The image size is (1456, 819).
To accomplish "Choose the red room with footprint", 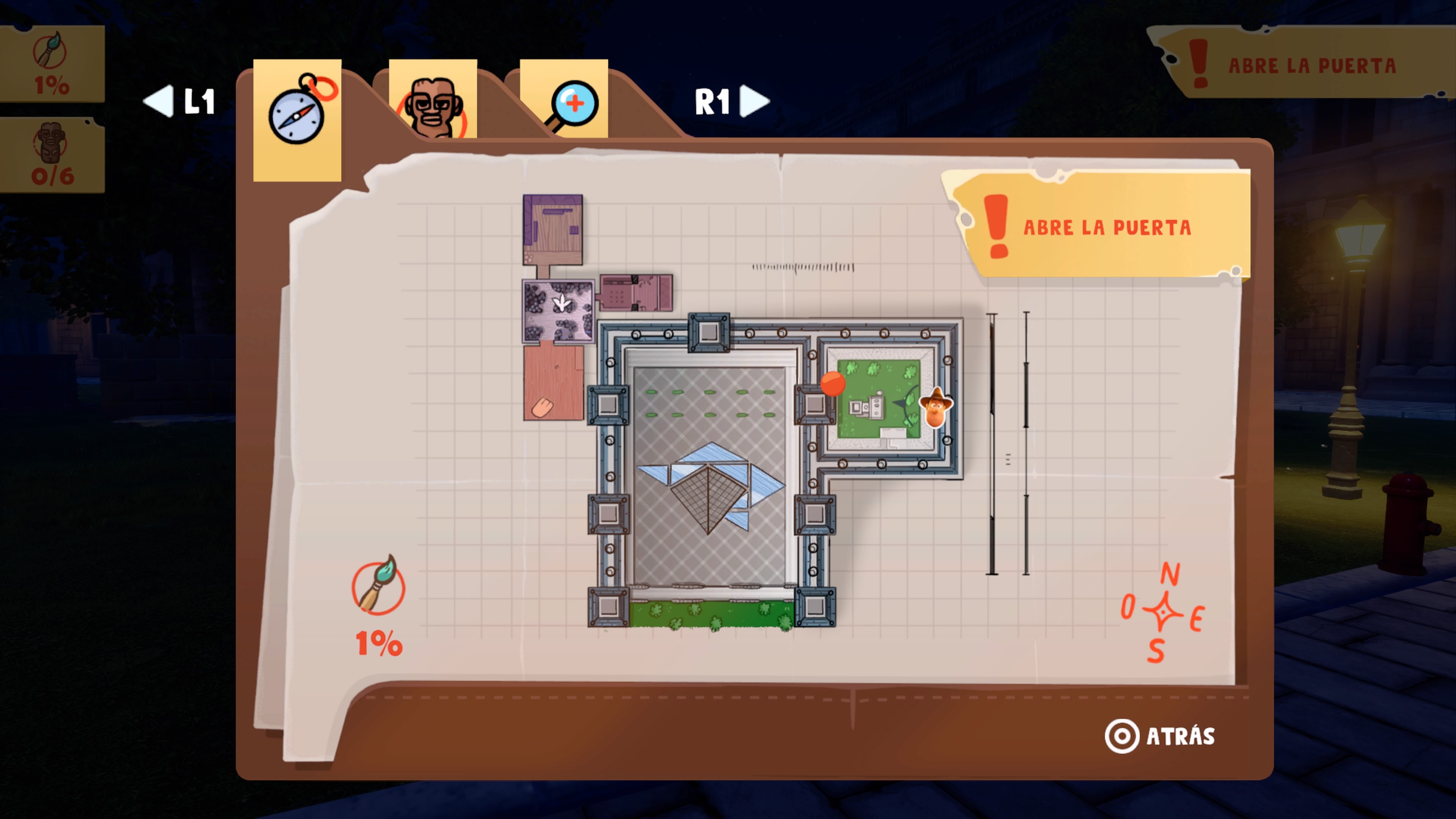I will point(553,383).
